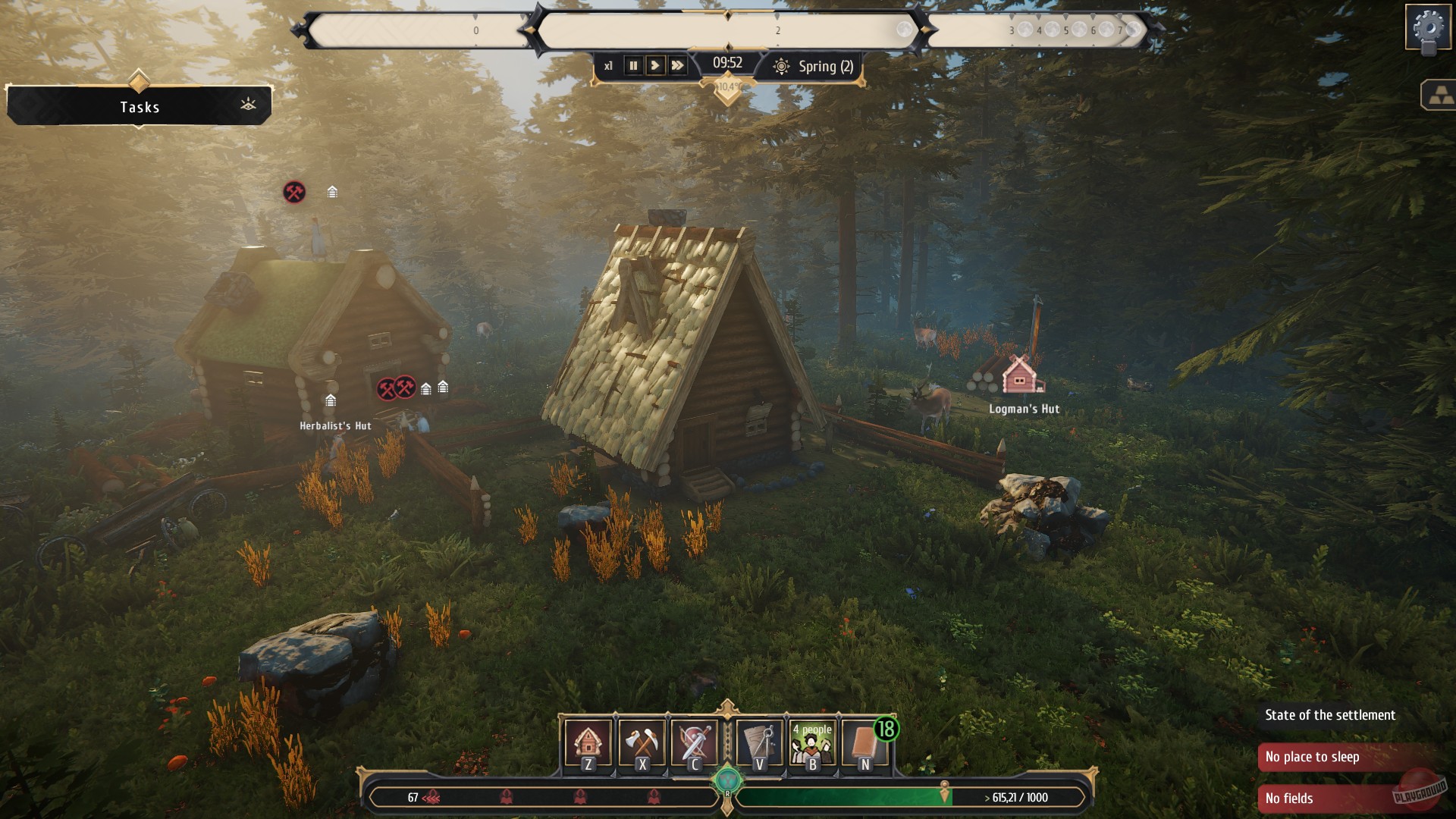Pause the game time

[x=633, y=66]
